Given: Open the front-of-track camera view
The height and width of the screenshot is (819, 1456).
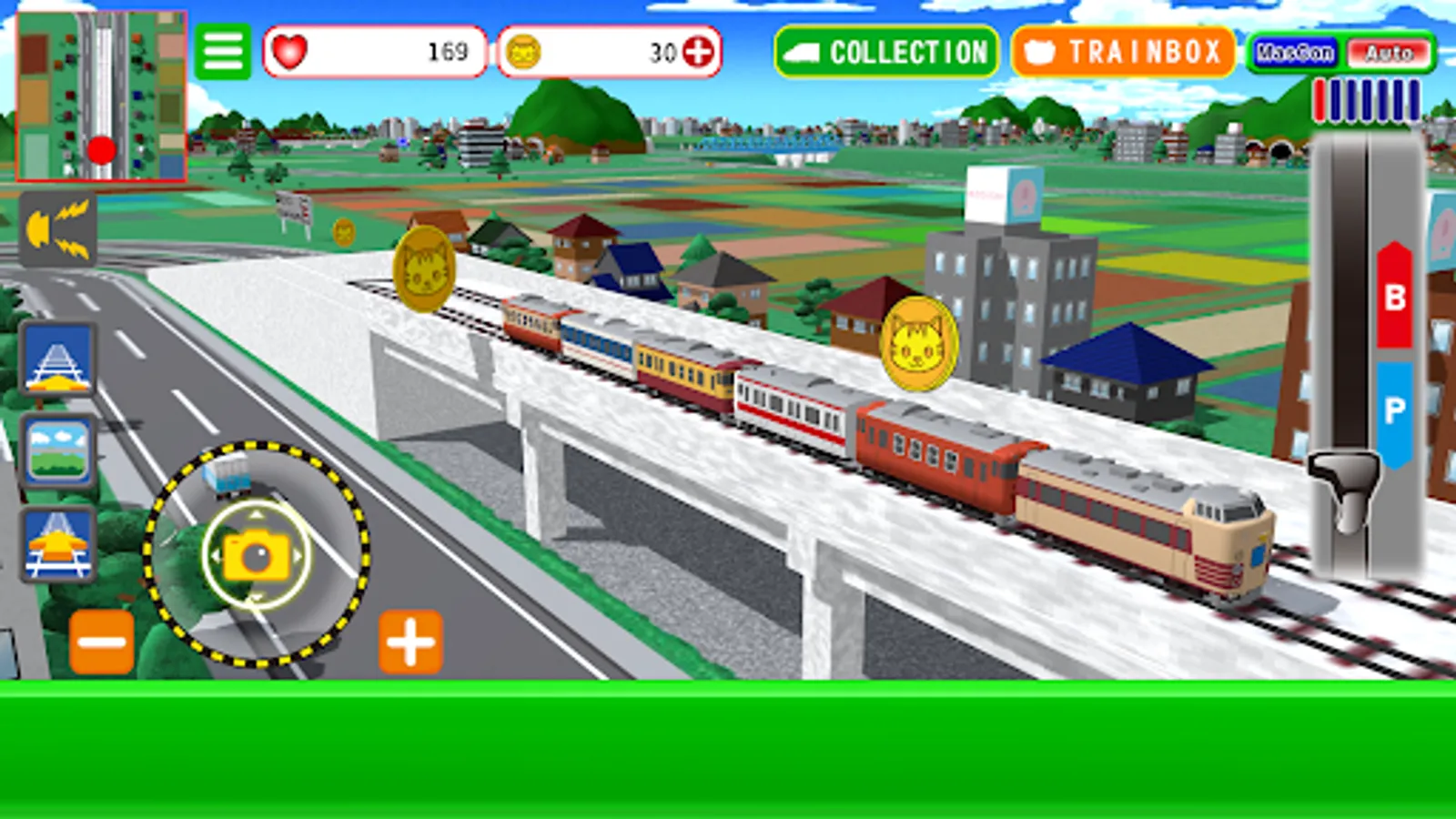Looking at the screenshot, I should (57, 362).
